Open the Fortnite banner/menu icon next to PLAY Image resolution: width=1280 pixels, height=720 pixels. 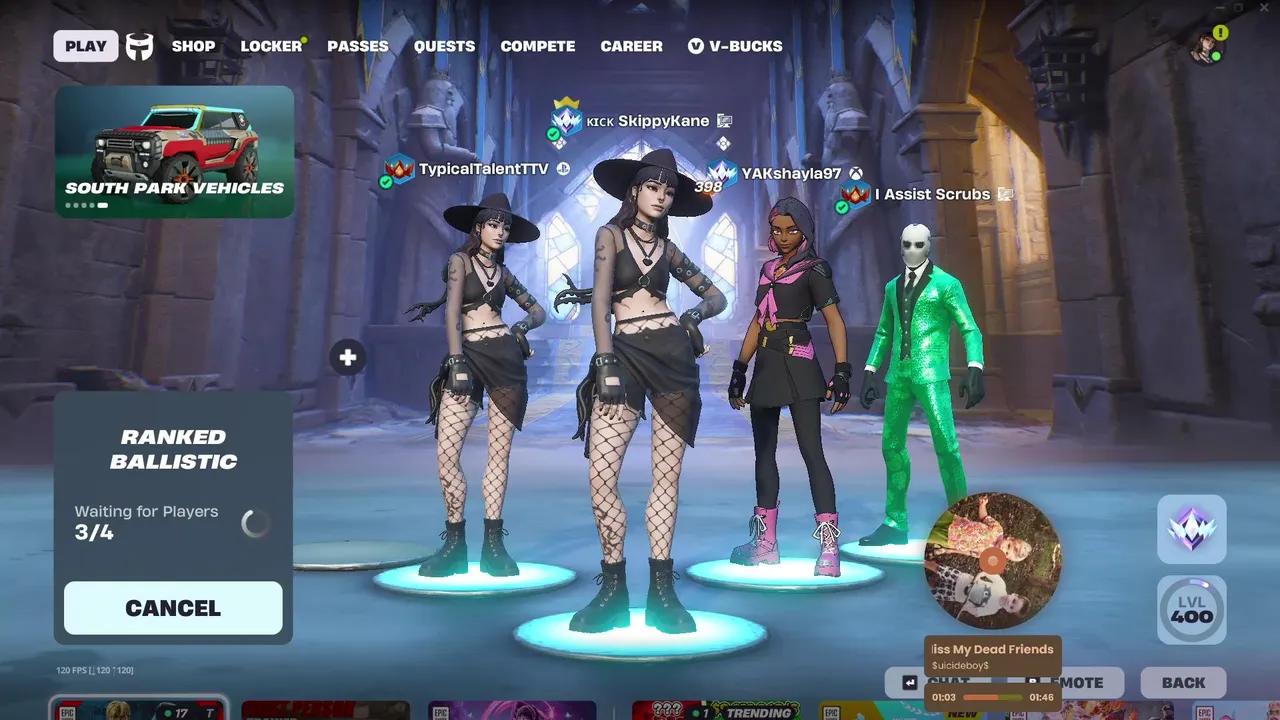(x=139, y=46)
